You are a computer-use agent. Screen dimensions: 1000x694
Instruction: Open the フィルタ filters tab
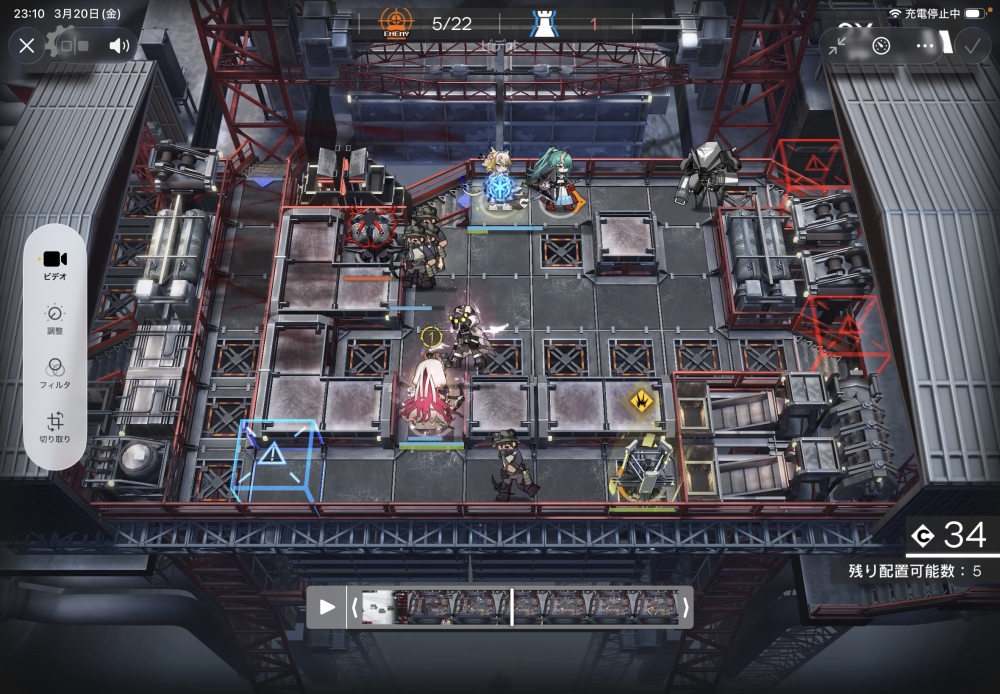(55, 373)
